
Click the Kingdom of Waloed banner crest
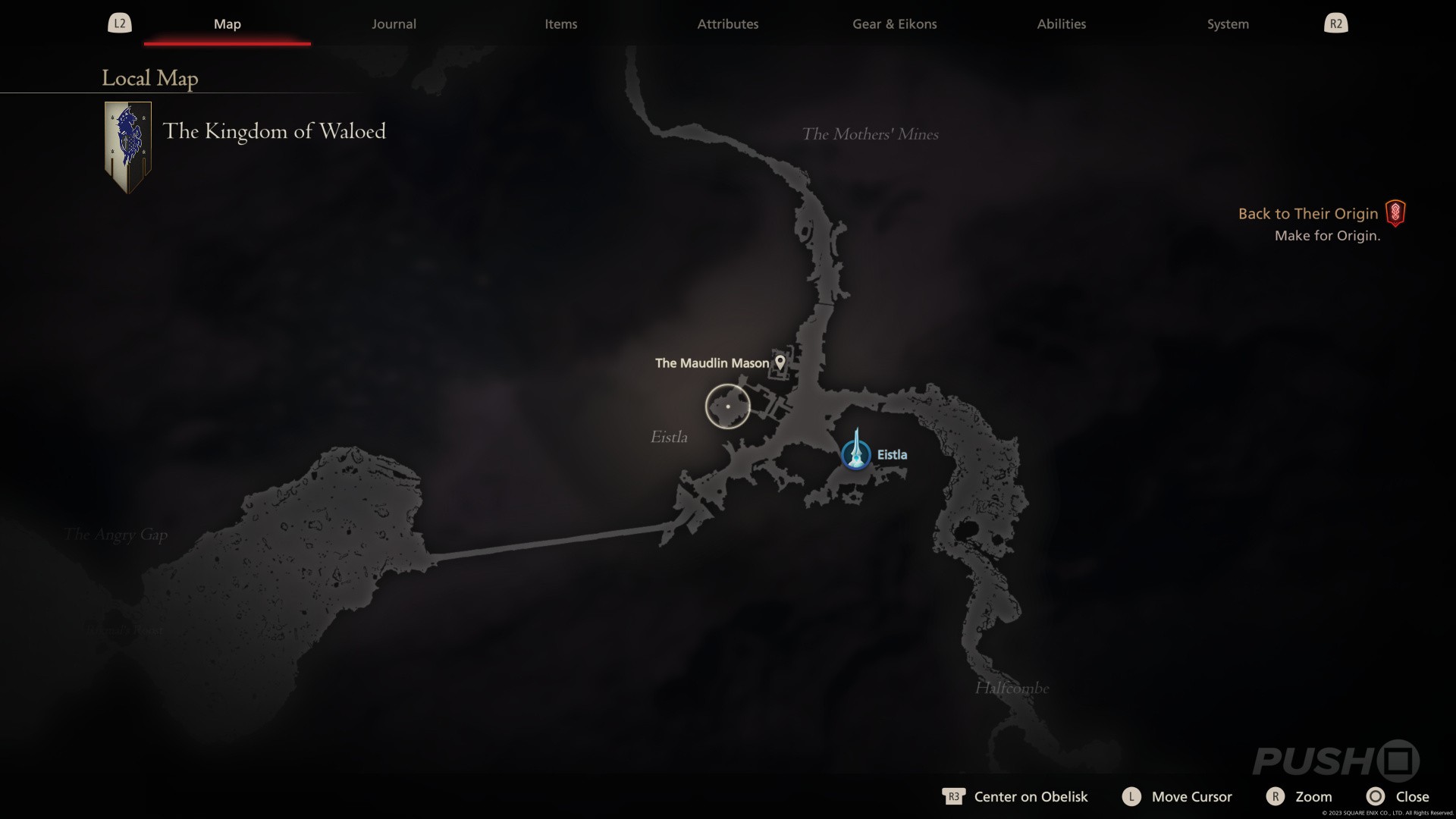point(127,146)
